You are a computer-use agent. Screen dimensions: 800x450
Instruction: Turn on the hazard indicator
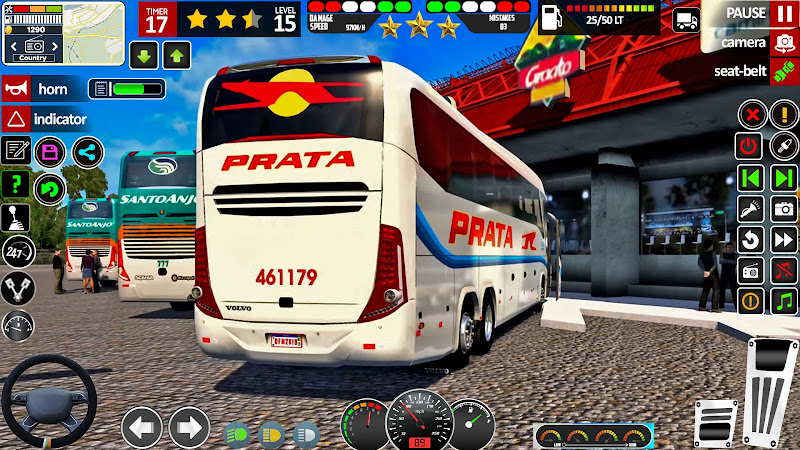point(18,119)
